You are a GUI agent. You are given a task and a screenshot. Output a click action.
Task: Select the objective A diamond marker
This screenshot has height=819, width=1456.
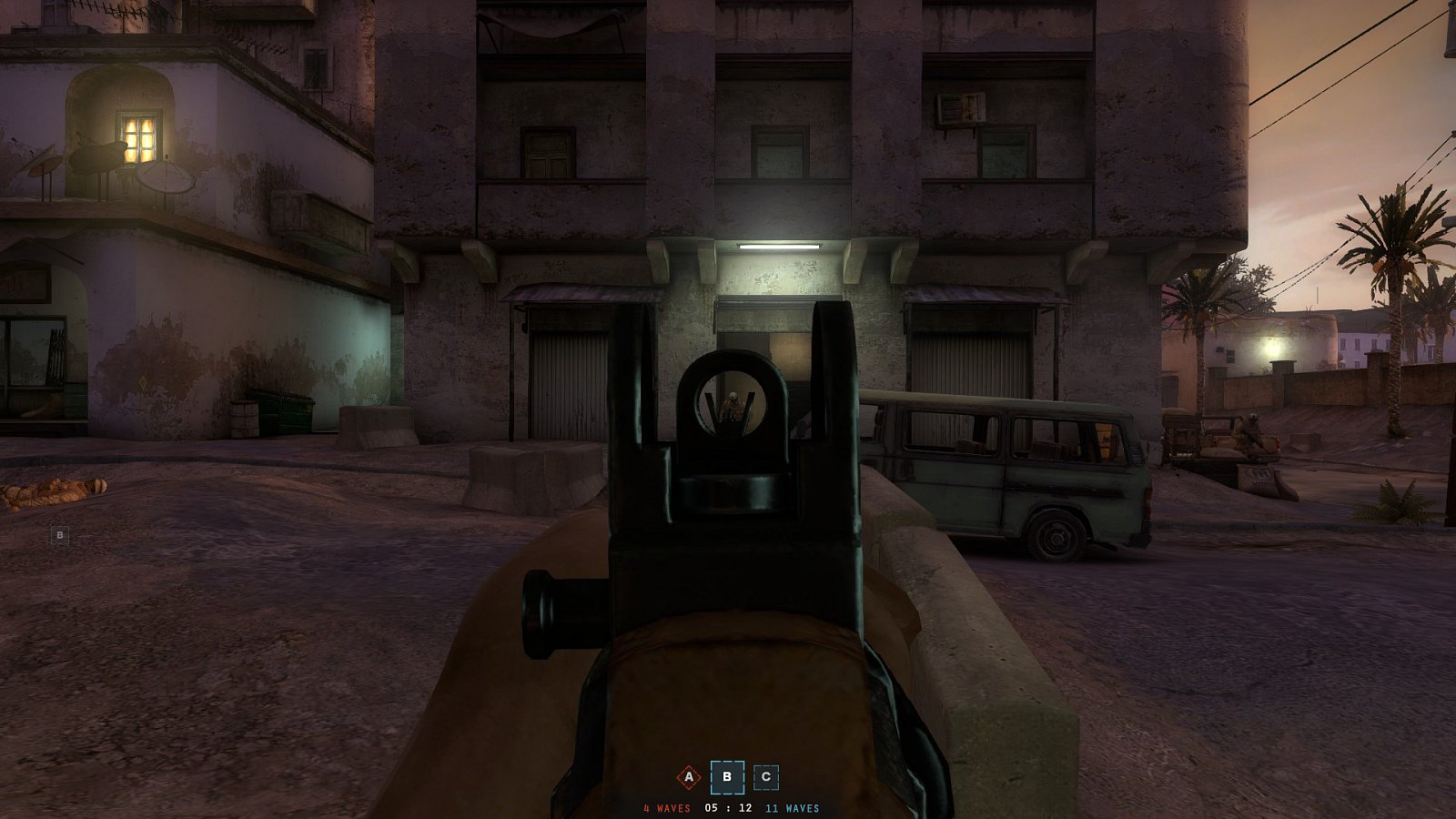click(x=689, y=777)
